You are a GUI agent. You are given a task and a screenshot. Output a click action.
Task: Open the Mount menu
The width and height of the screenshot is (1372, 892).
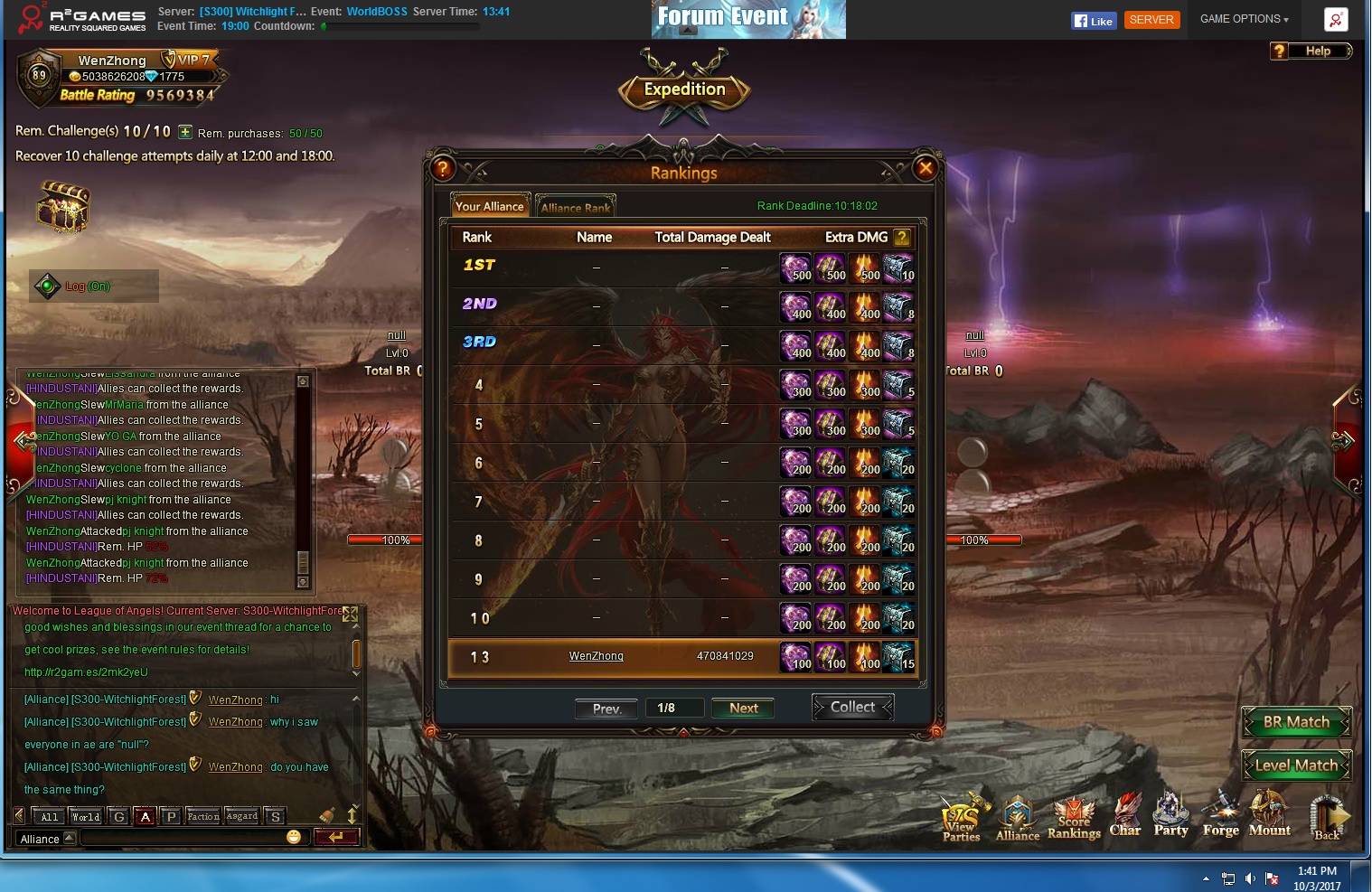(1269, 814)
